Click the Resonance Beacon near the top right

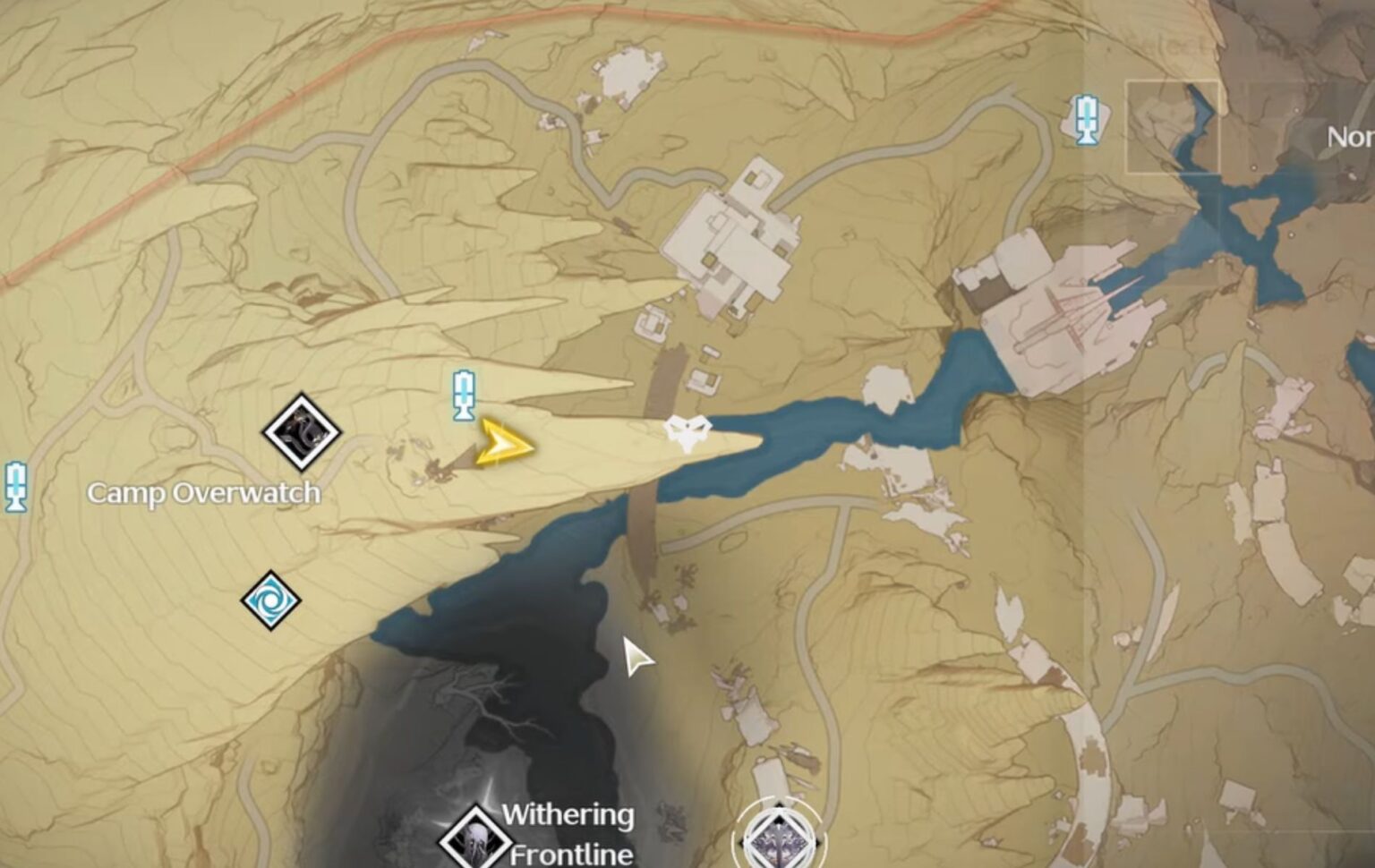[x=1086, y=119]
